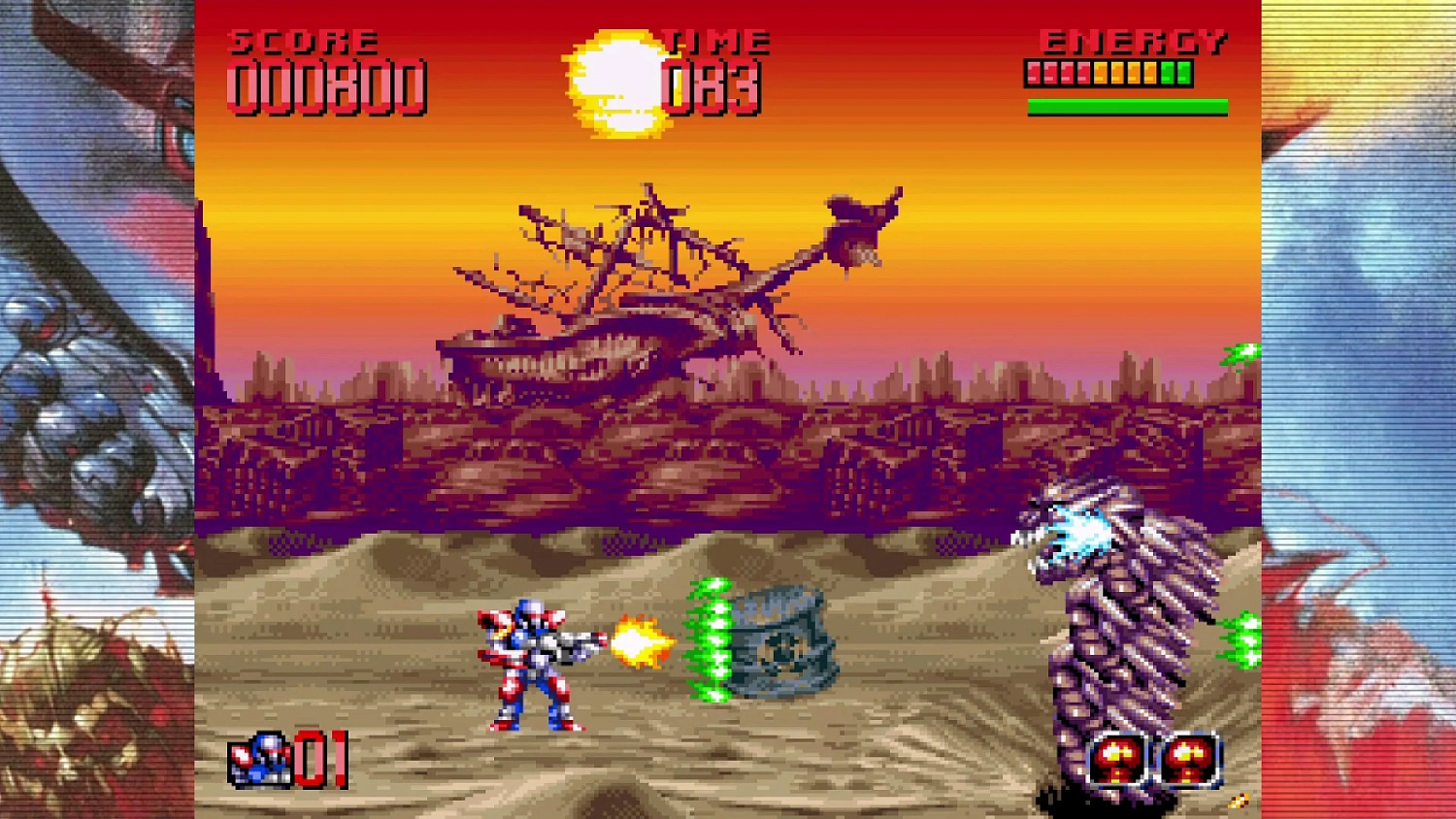Click the muzzle flash fireball
Screen dimensions: 1456x819
(x=638, y=639)
